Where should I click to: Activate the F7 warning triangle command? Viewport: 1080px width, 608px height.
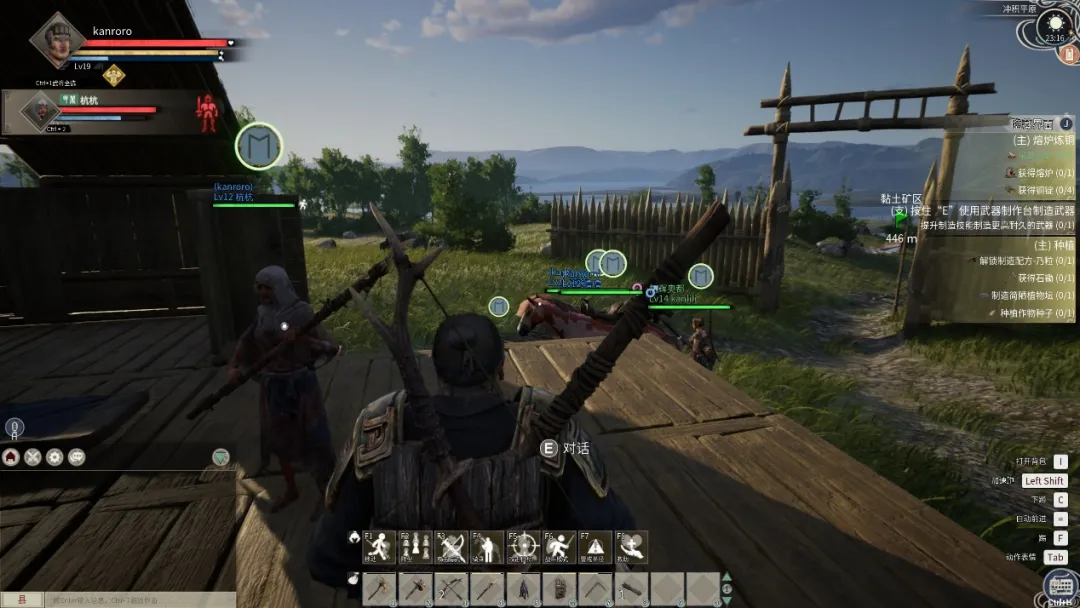[596, 547]
